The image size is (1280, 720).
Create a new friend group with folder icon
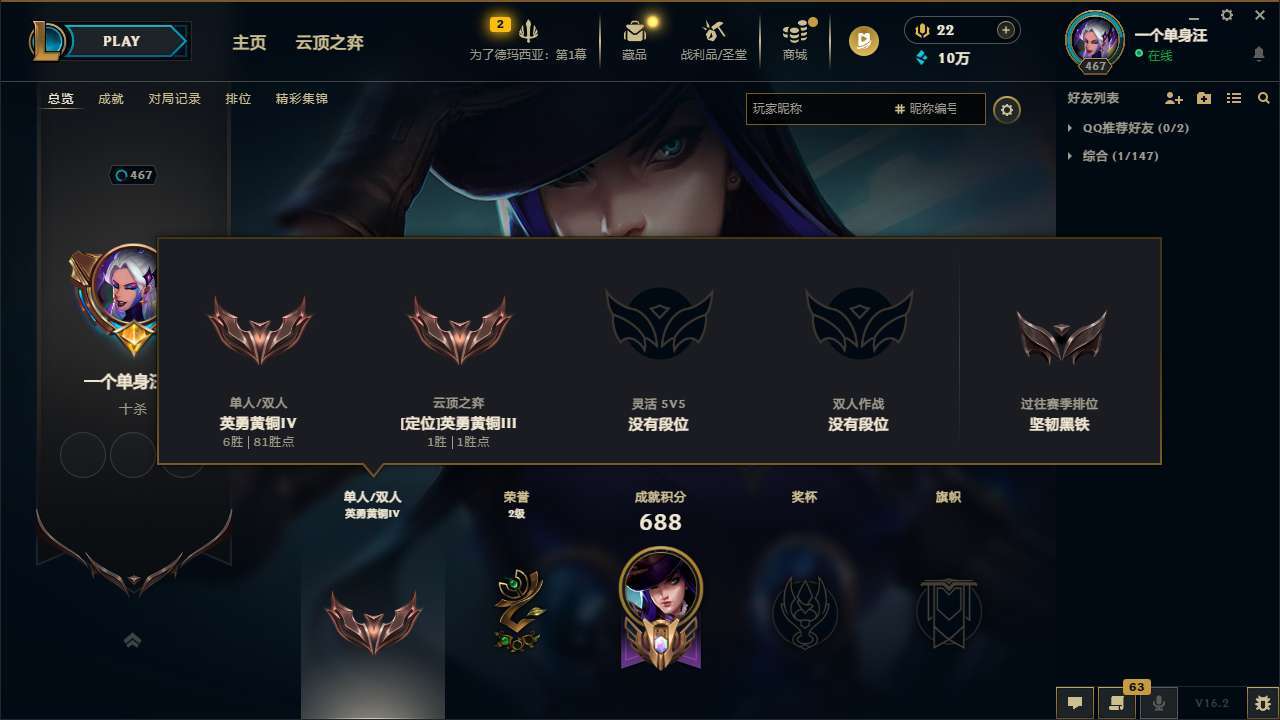1202,99
